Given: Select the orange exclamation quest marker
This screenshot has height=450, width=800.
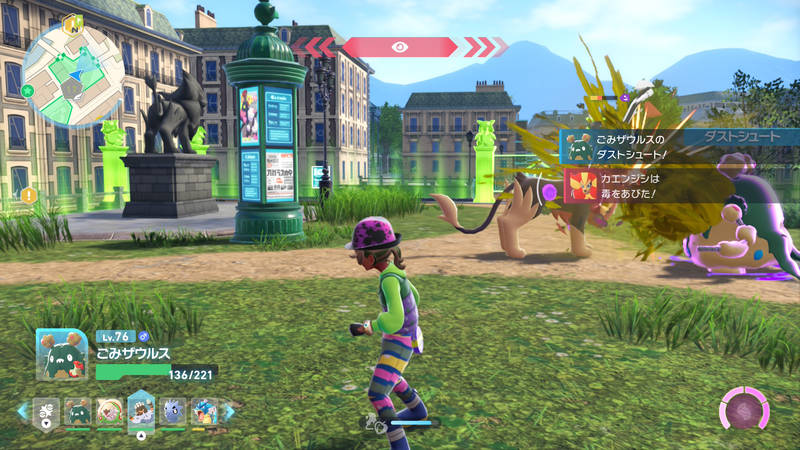Looking at the screenshot, I should point(27,194).
